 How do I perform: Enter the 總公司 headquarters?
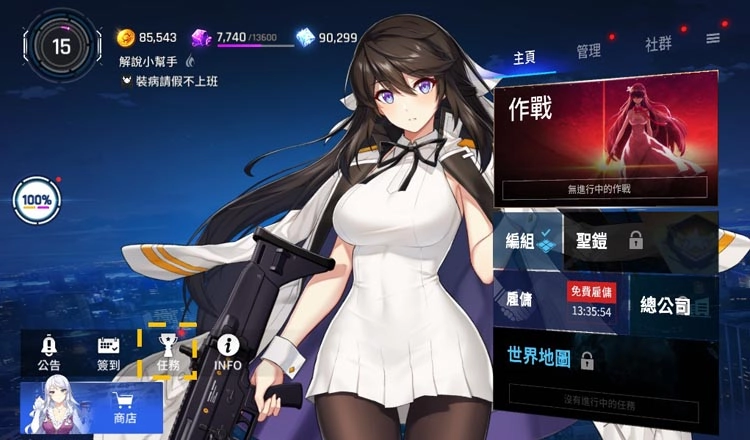(x=672, y=306)
